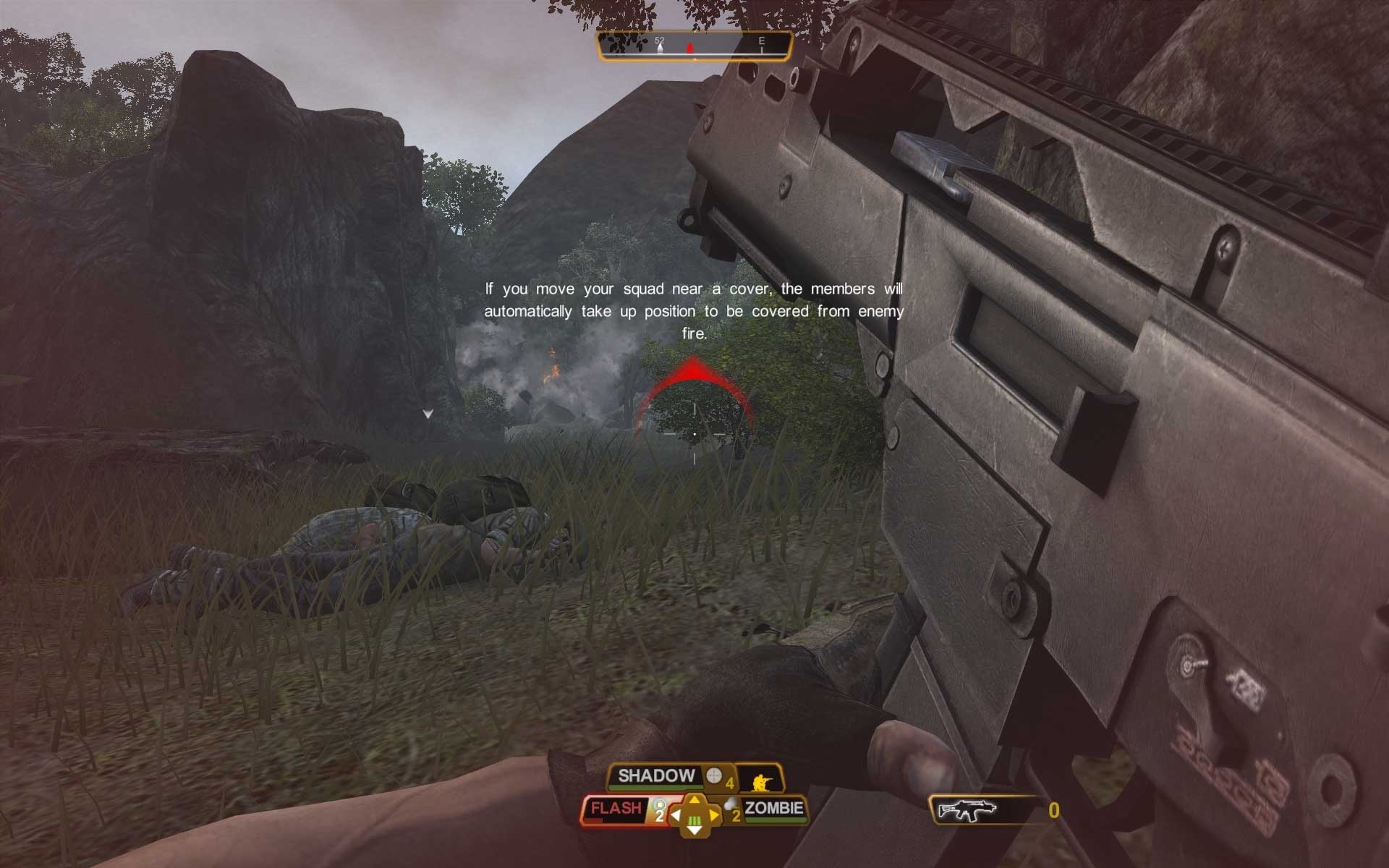Screen dimensions: 1389x868
Task: Toggle the ZOMBIE squad member panel
Action: (773, 808)
